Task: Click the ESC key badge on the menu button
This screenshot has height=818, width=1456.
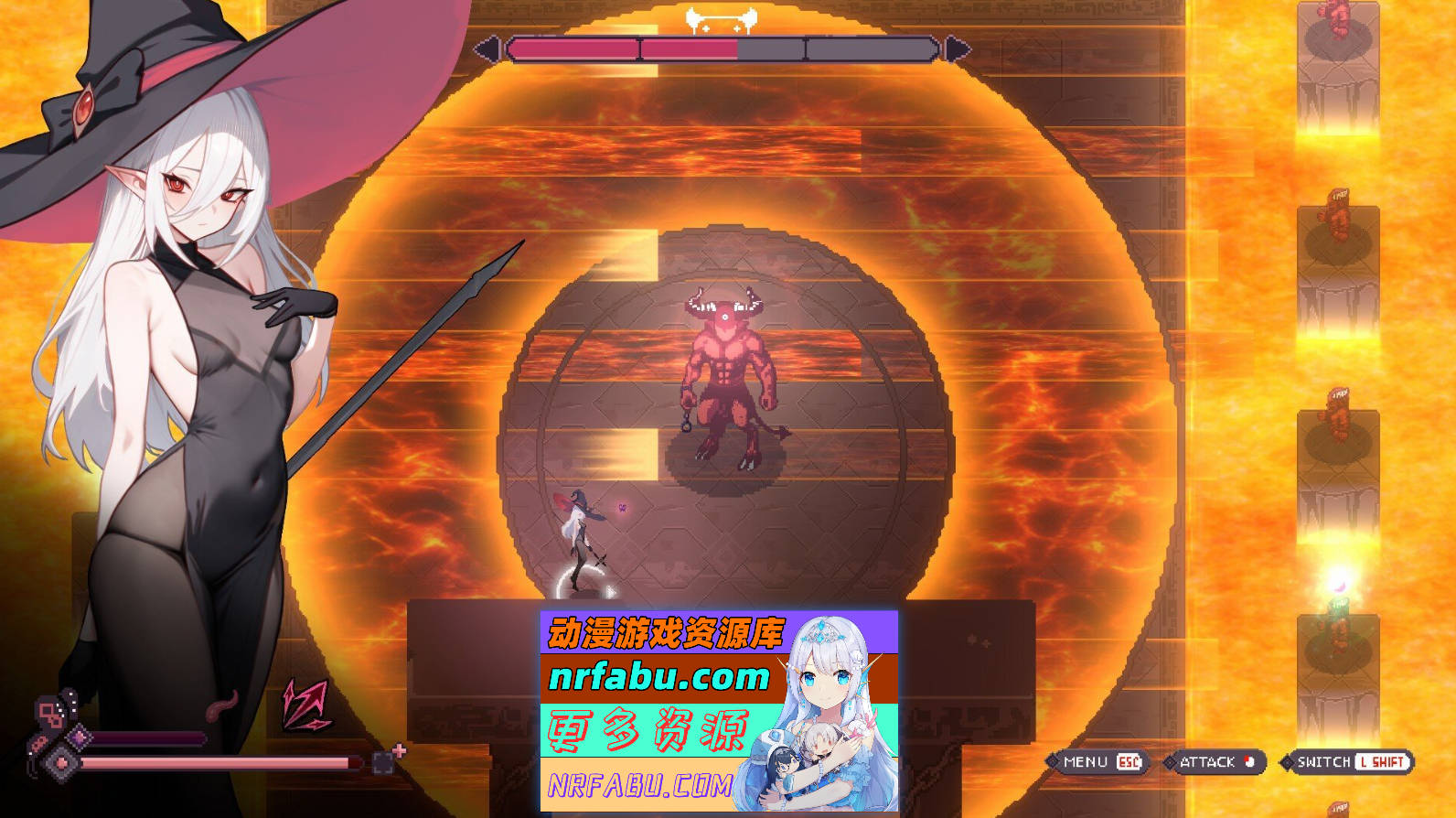Action: click(1129, 761)
